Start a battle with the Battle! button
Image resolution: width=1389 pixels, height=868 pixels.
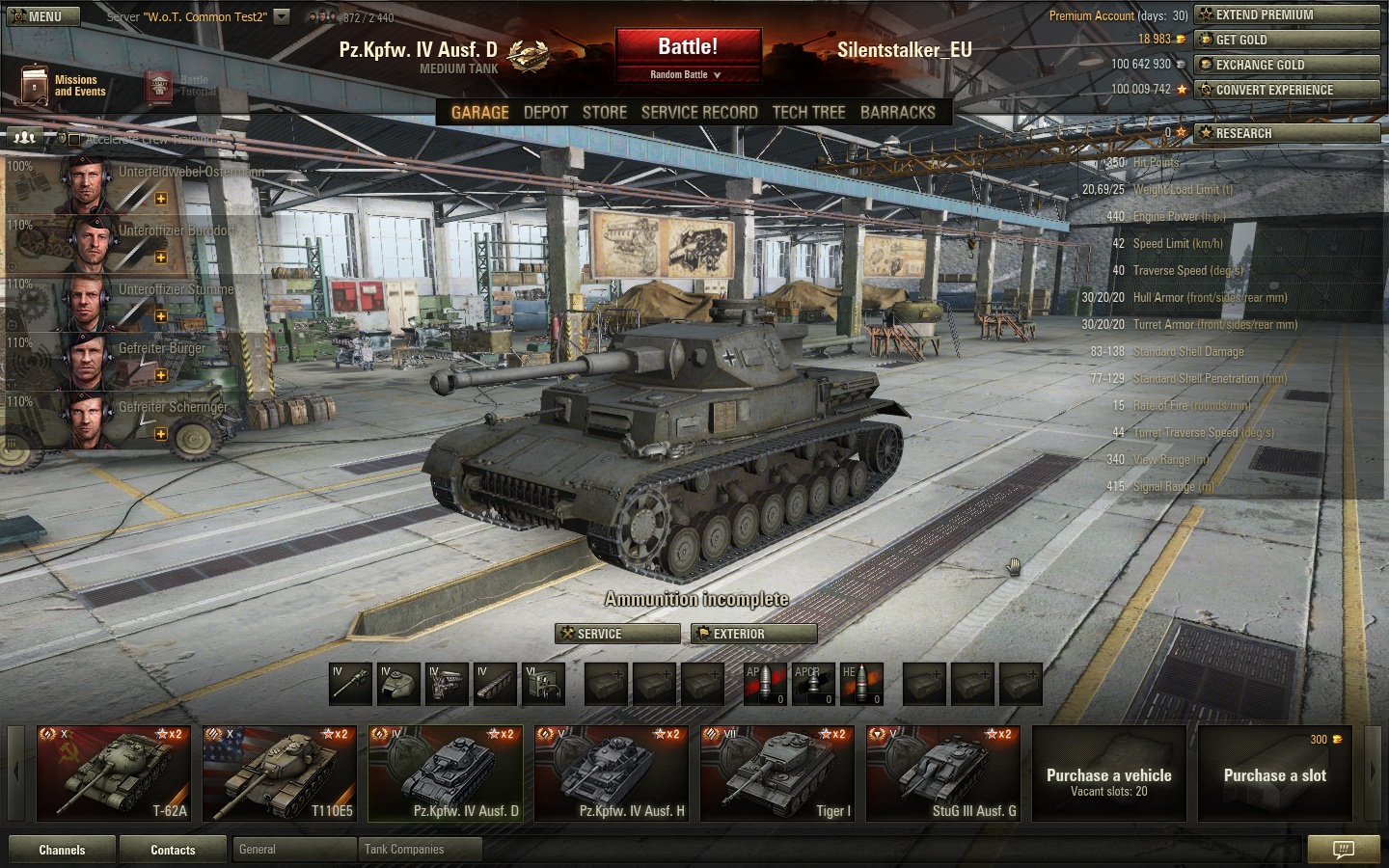pyautogui.click(x=688, y=47)
